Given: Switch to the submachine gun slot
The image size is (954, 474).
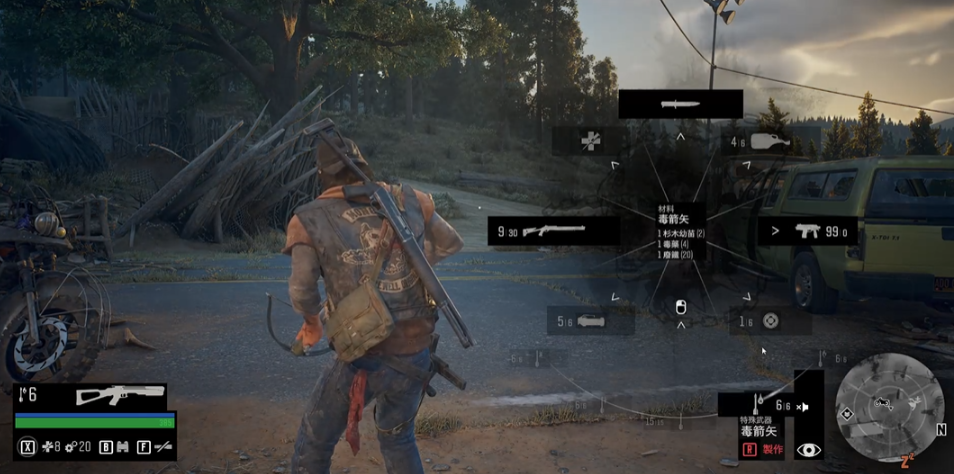Looking at the screenshot, I should (x=808, y=232).
